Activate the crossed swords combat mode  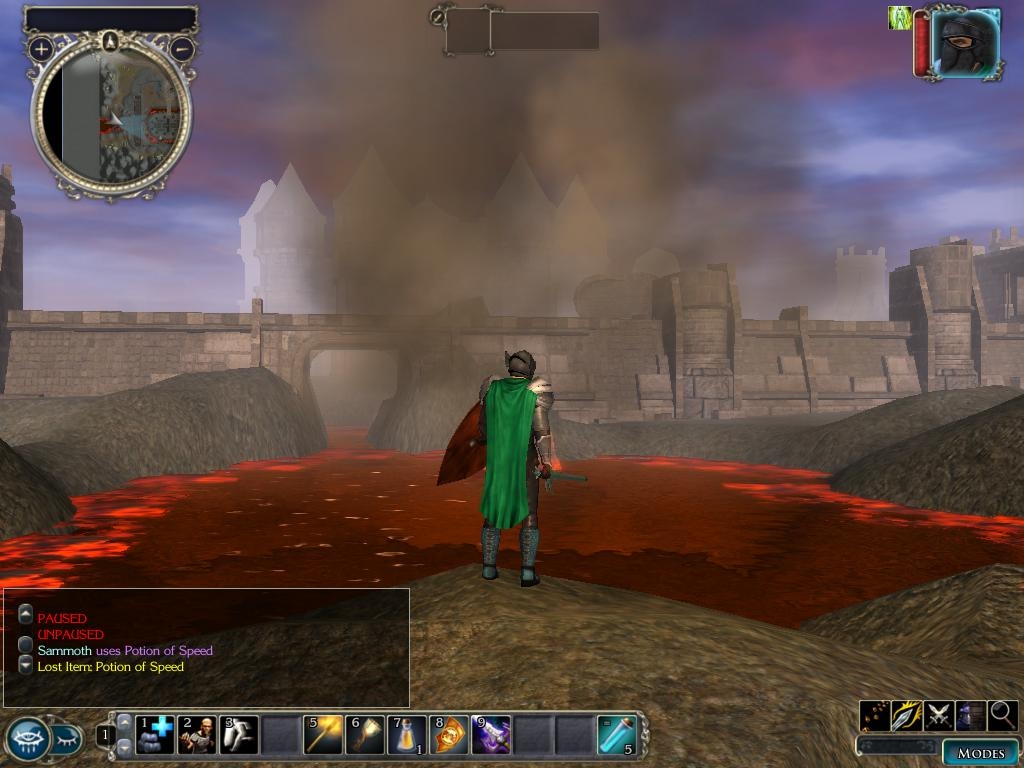click(939, 715)
